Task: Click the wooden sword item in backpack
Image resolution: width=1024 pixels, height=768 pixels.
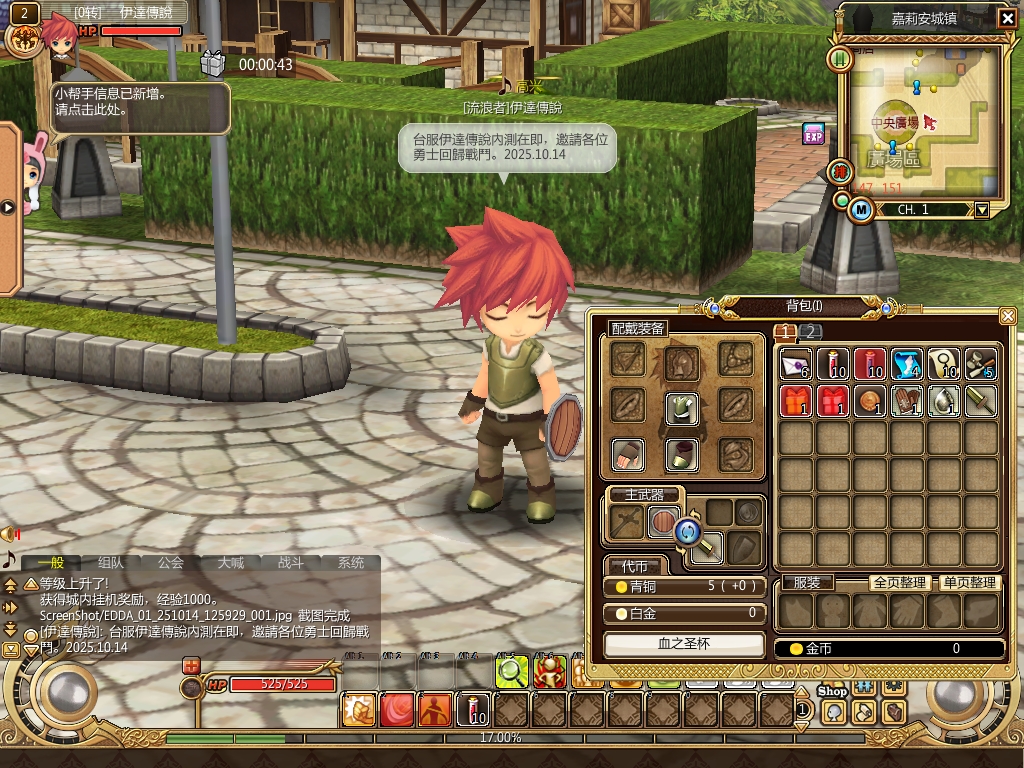Action: [981, 402]
